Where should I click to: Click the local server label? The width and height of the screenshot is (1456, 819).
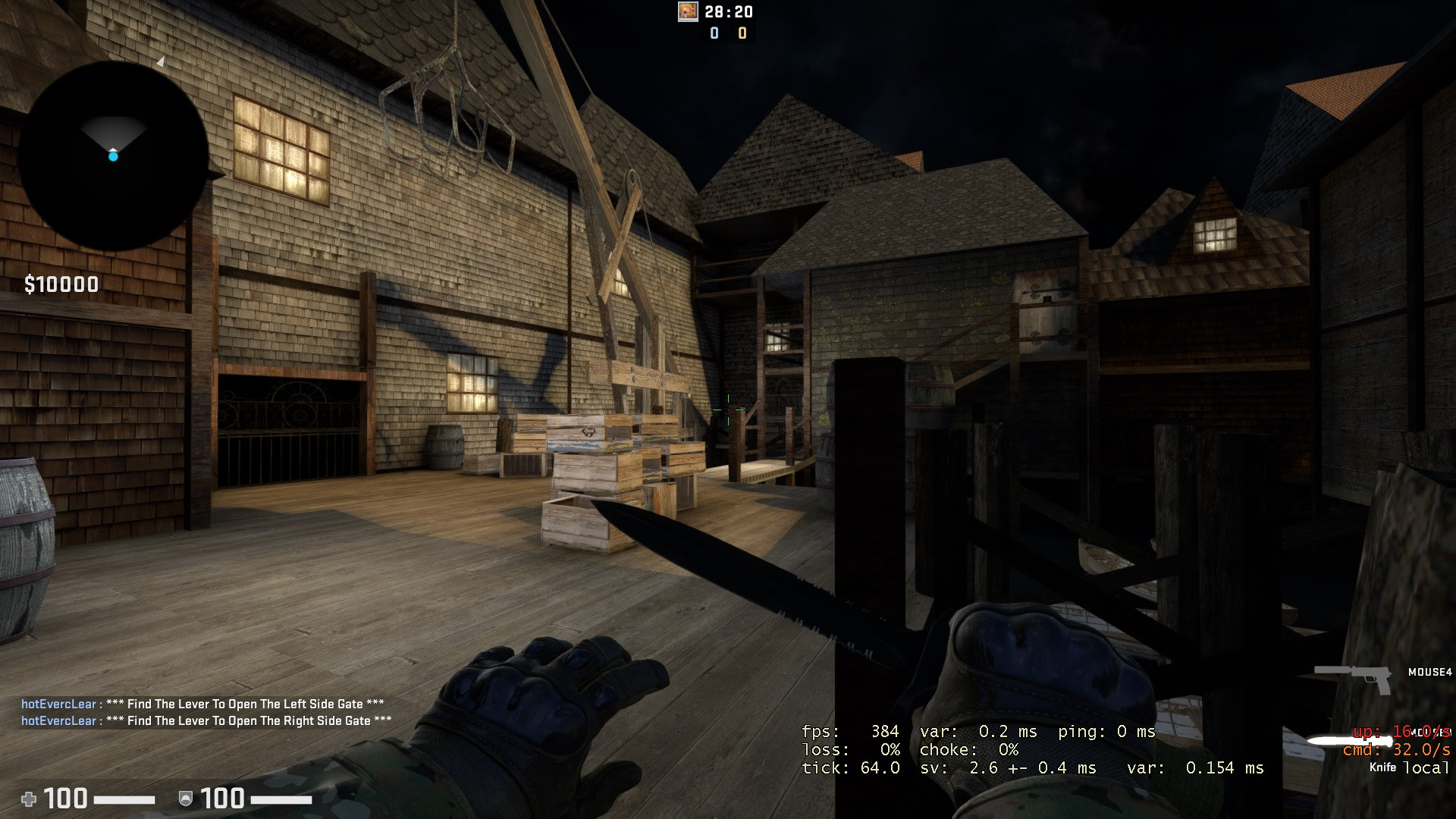[x=1426, y=767]
